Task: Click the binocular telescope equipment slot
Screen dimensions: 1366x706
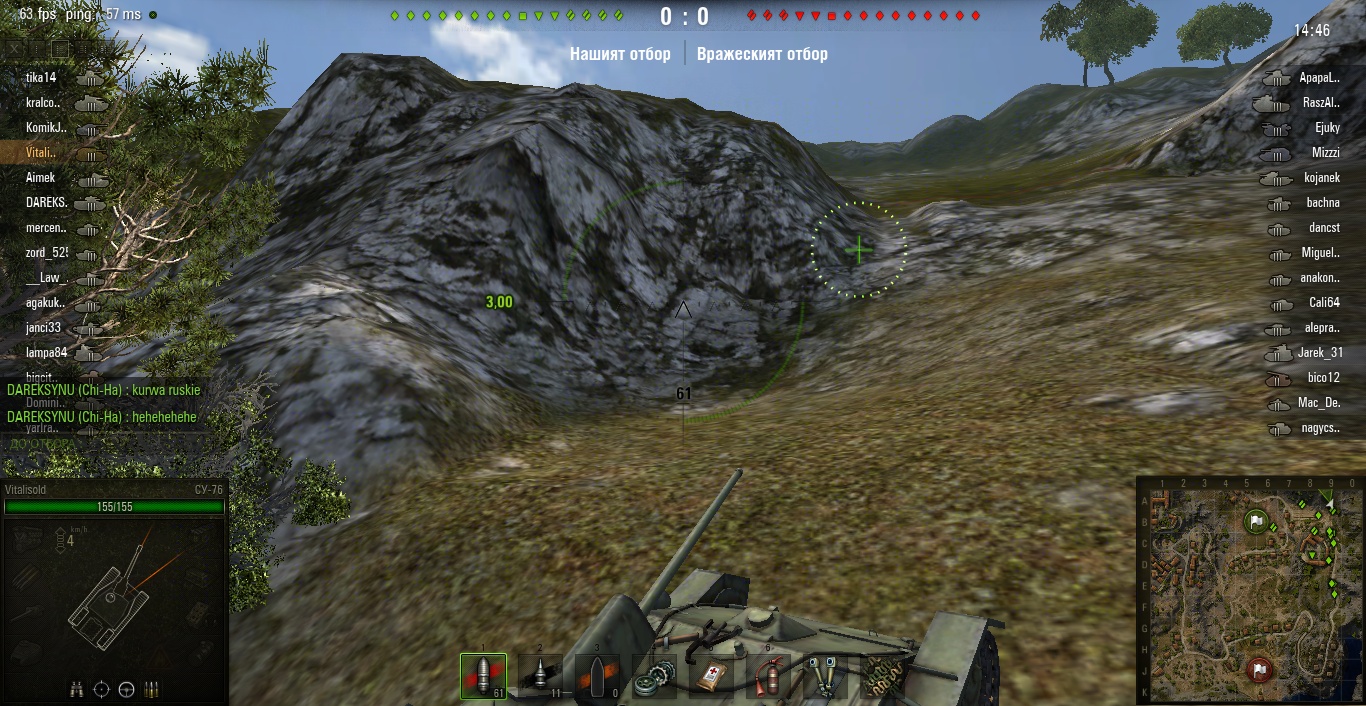Action: pyautogui.click(x=825, y=676)
